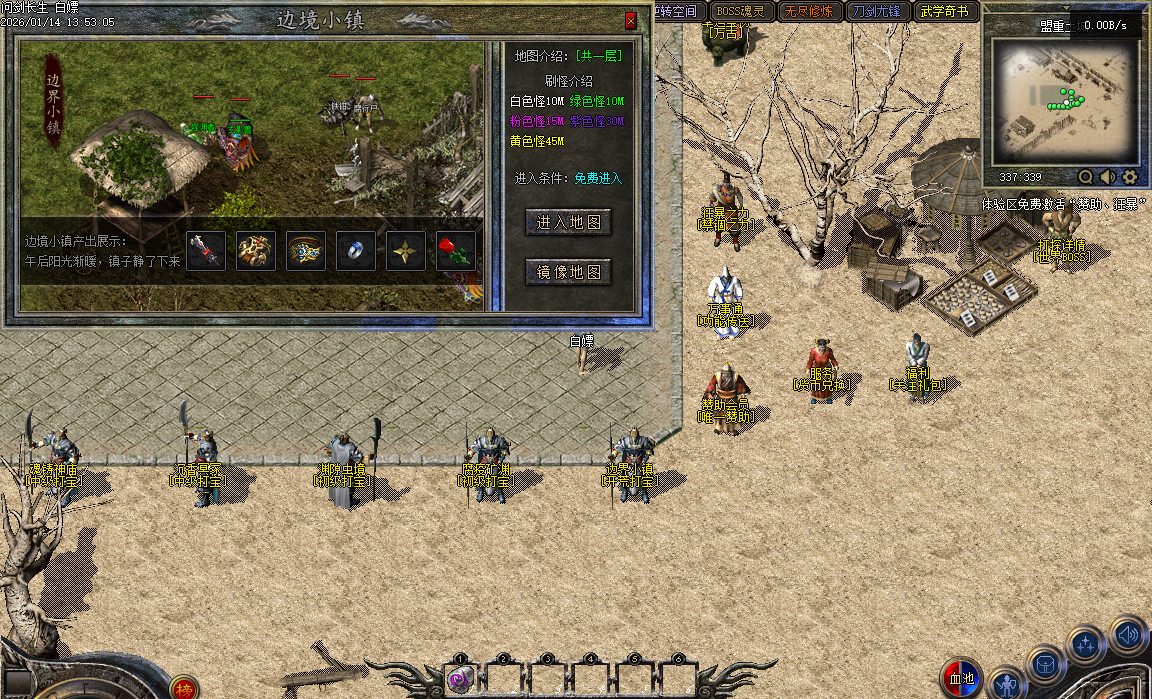The height and width of the screenshot is (699, 1152).
Task: Click the red and blue 血池 orb
Action: pos(961,678)
